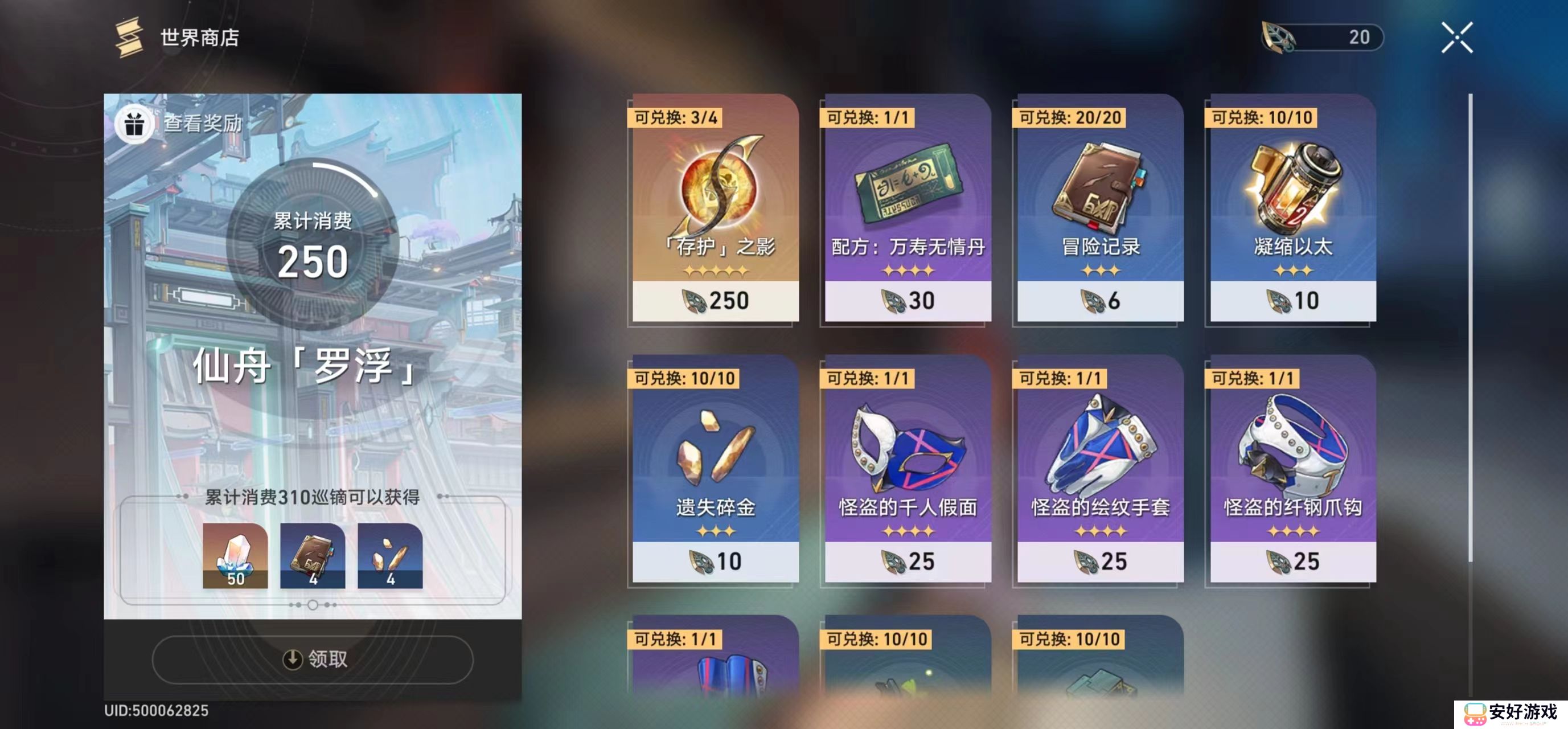This screenshot has height=729, width=1568.
Task: Click the center pagination dot
Action: [x=312, y=605]
